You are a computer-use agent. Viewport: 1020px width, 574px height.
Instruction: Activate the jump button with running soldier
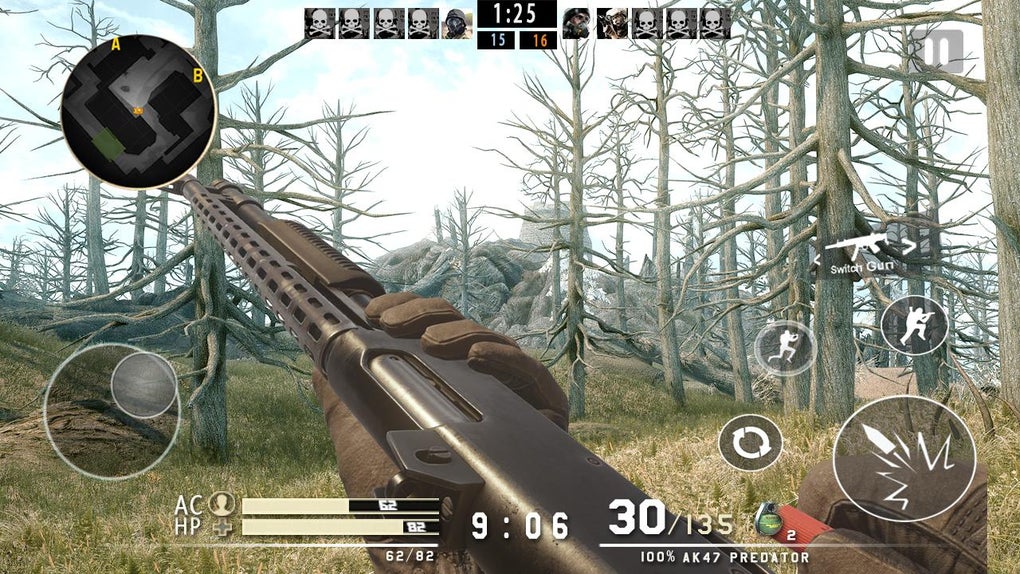tap(785, 348)
